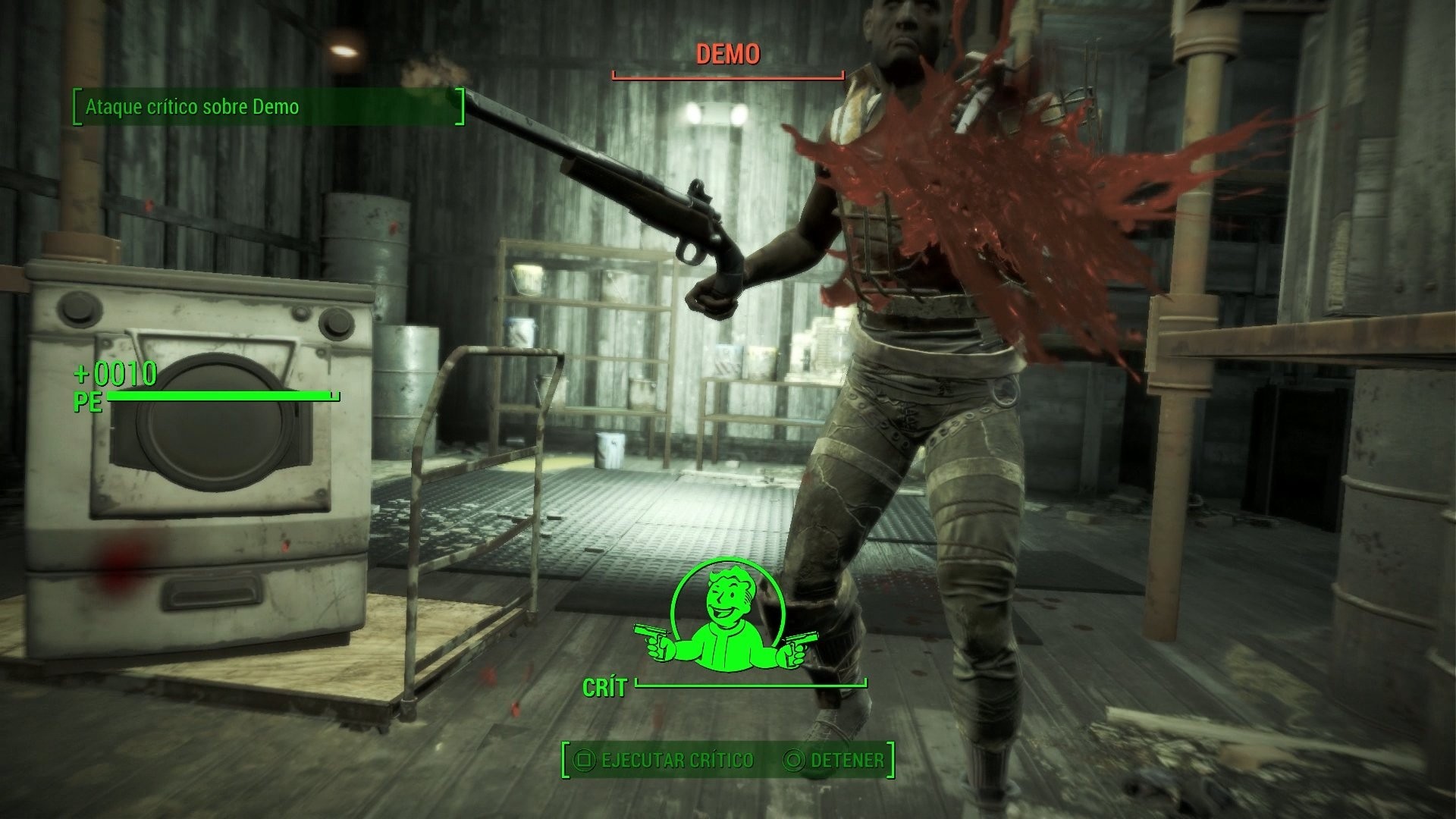The width and height of the screenshot is (1456, 819).
Task: Toggle the critical attack notification banner
Action: coord(265,108)
